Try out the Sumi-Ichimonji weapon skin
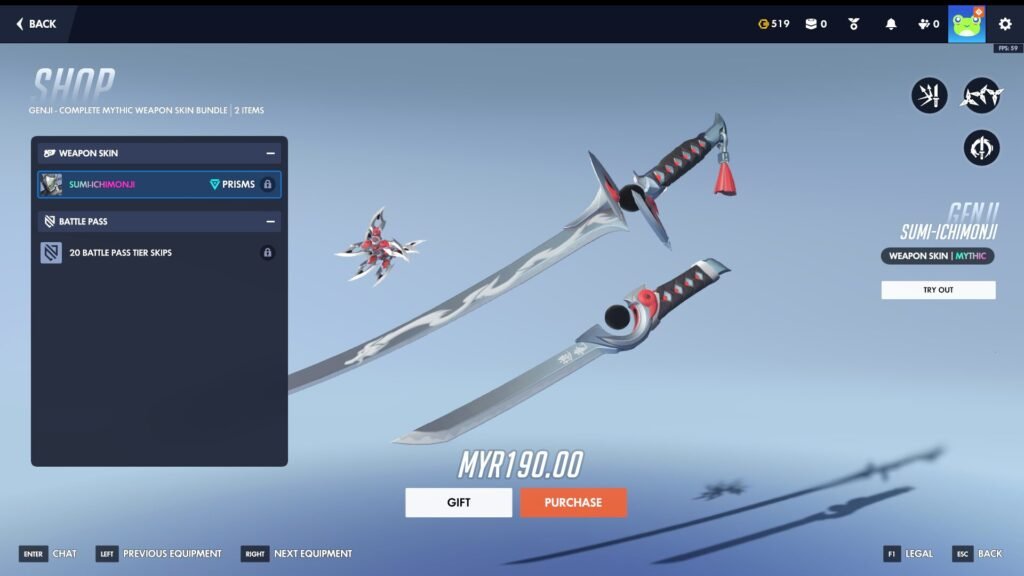Viewport: 1024px width, 576px height. click(x=938, y=290)
